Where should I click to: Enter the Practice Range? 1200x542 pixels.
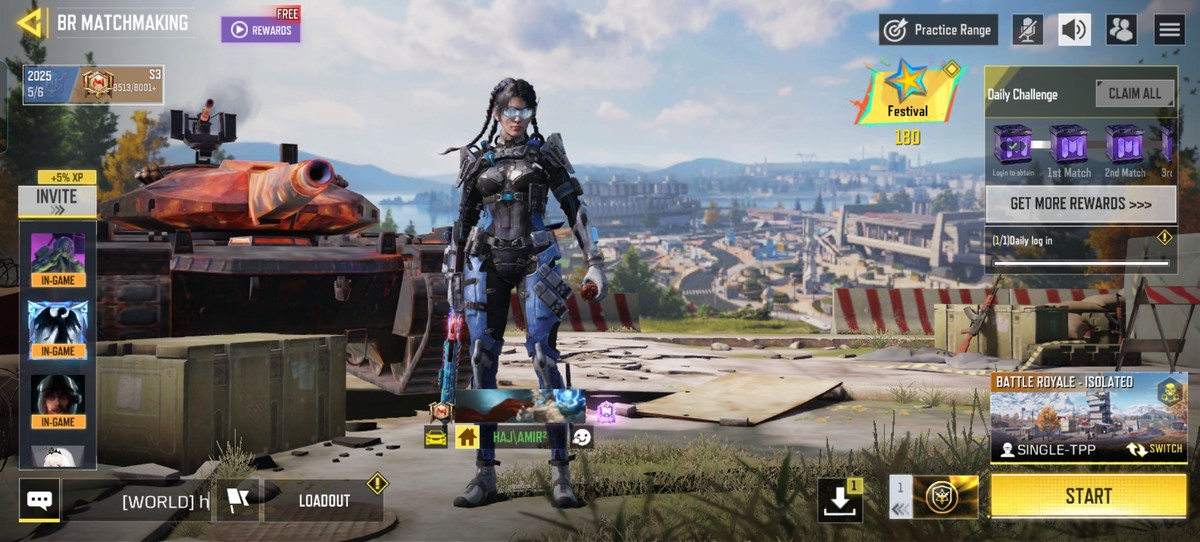pyautogui.click(x=940, y=30)
